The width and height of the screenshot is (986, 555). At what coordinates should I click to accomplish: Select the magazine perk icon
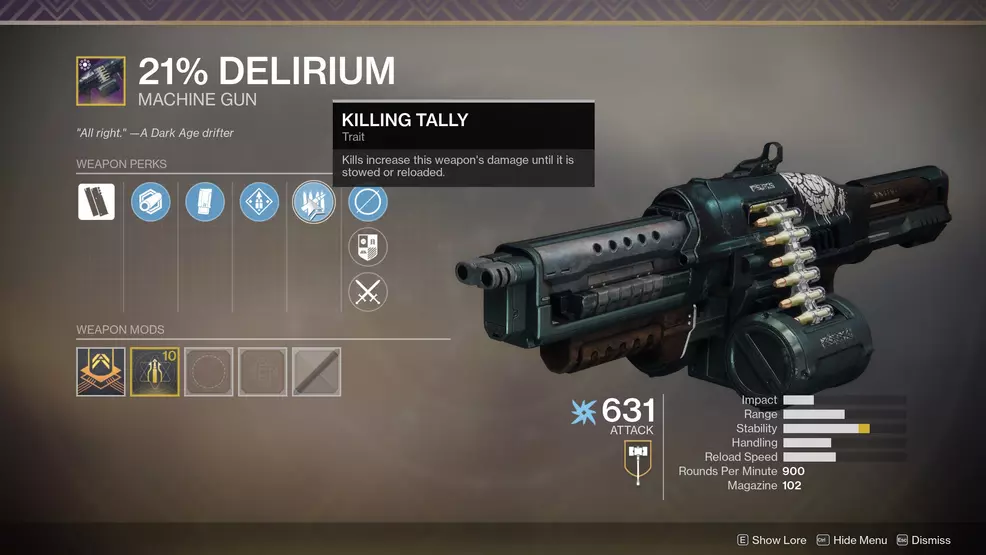click(205, 202)
